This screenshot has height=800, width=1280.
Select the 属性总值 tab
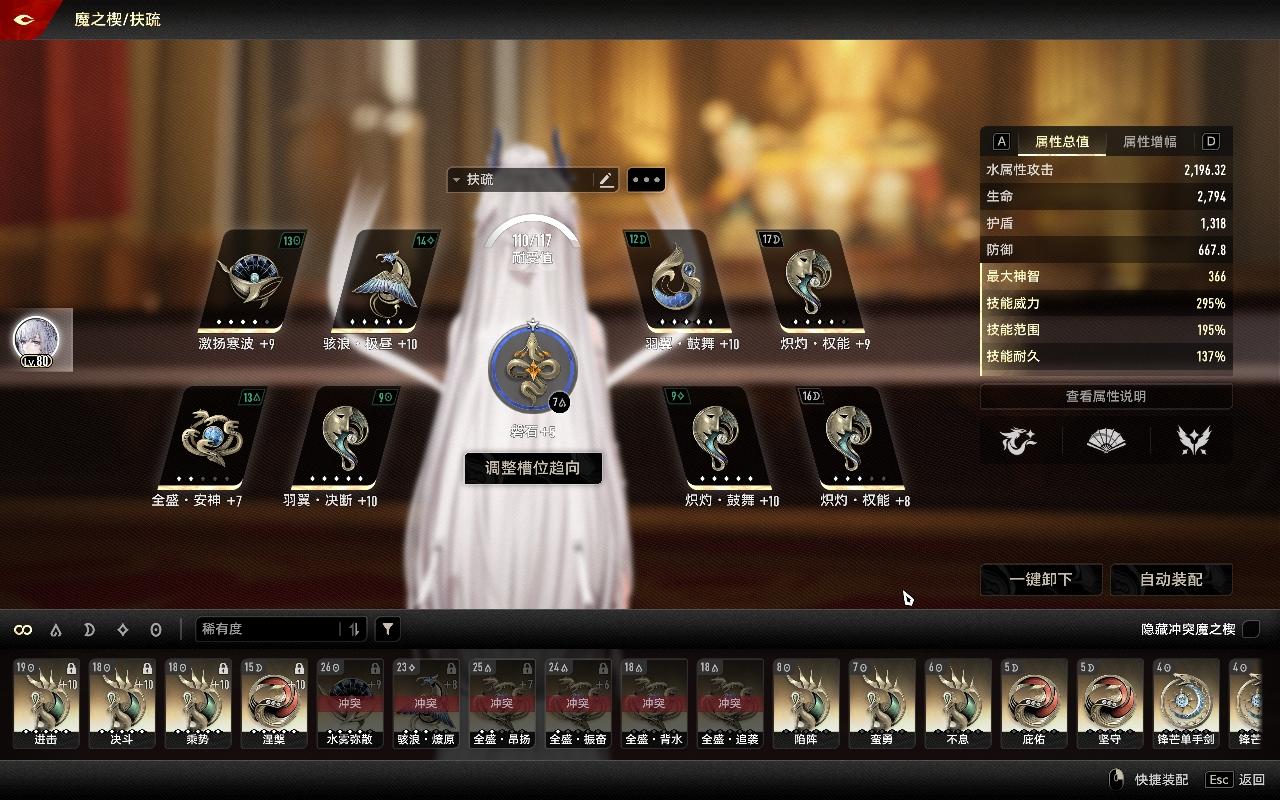click(x=1061, y=142)
